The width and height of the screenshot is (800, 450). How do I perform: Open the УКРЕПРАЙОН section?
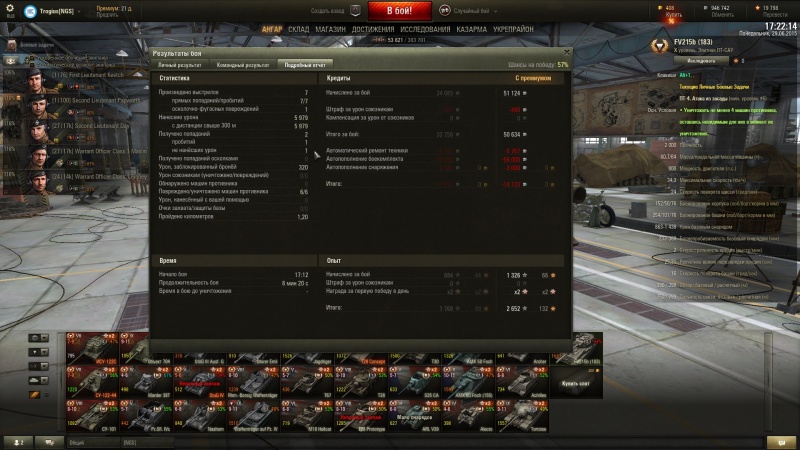[x=512, y=30]
